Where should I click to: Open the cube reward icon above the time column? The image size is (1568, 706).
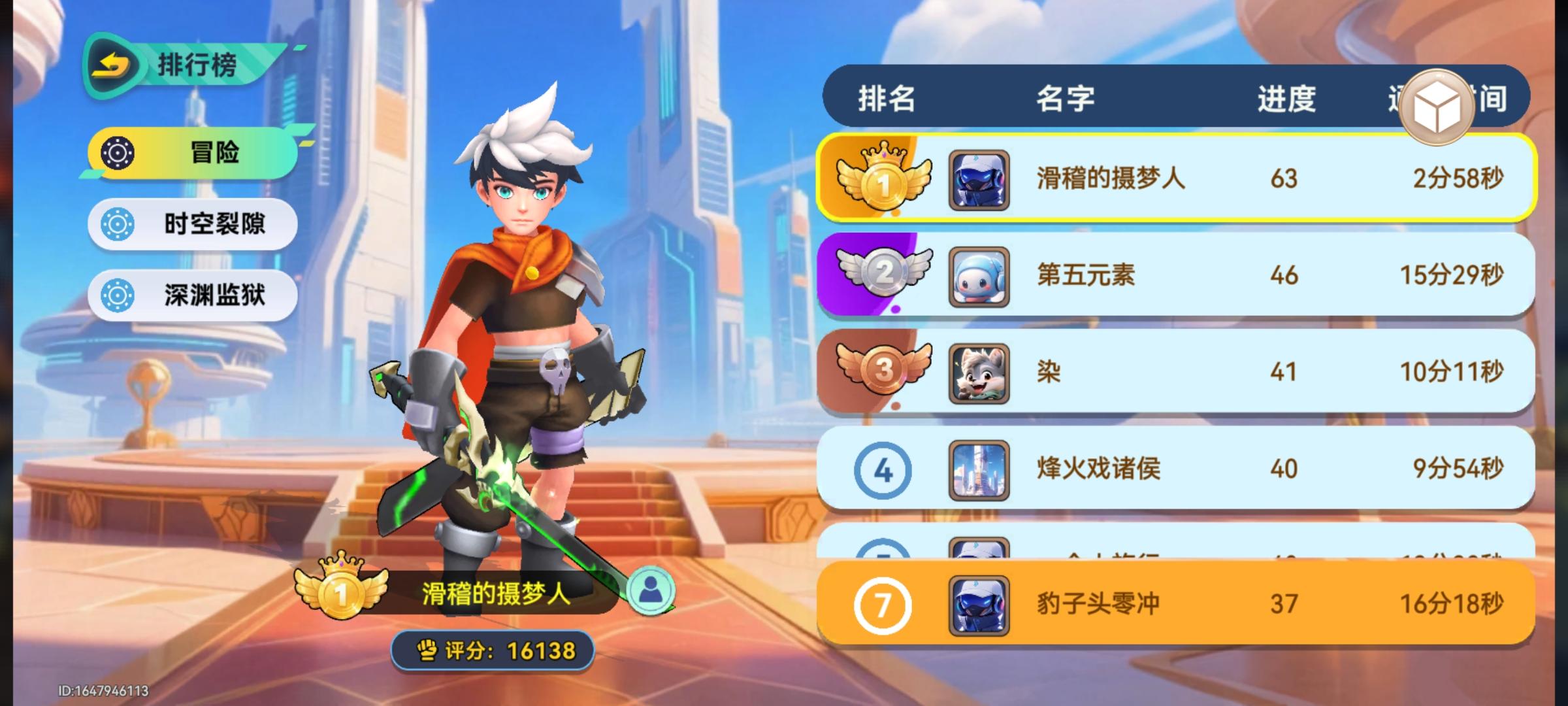(x=1437, y=105)
